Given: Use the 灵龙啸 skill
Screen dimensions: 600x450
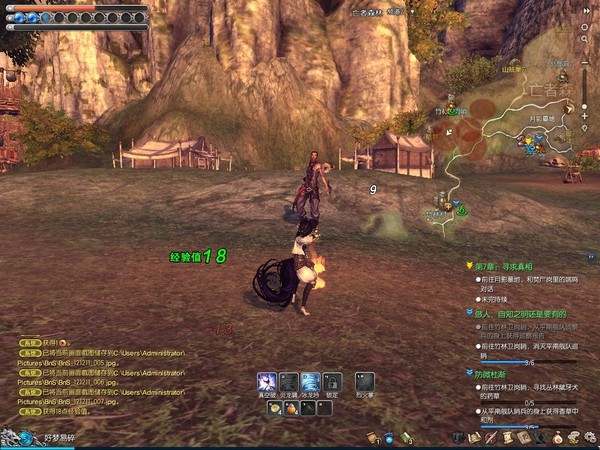Looking at the screenshot, I should coord(288,381).
